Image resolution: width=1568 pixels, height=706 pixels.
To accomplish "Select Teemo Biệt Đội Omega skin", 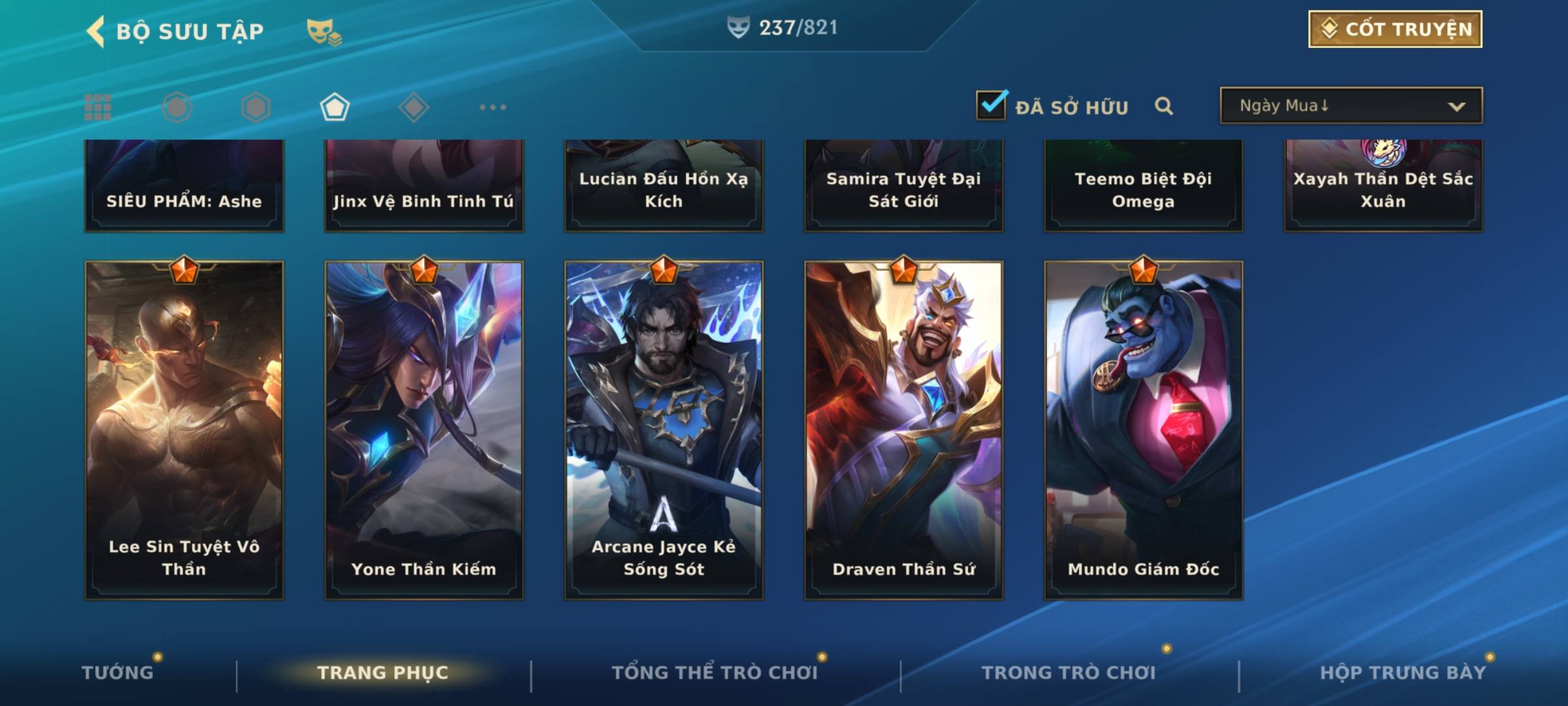I will tap(1143, 186).
